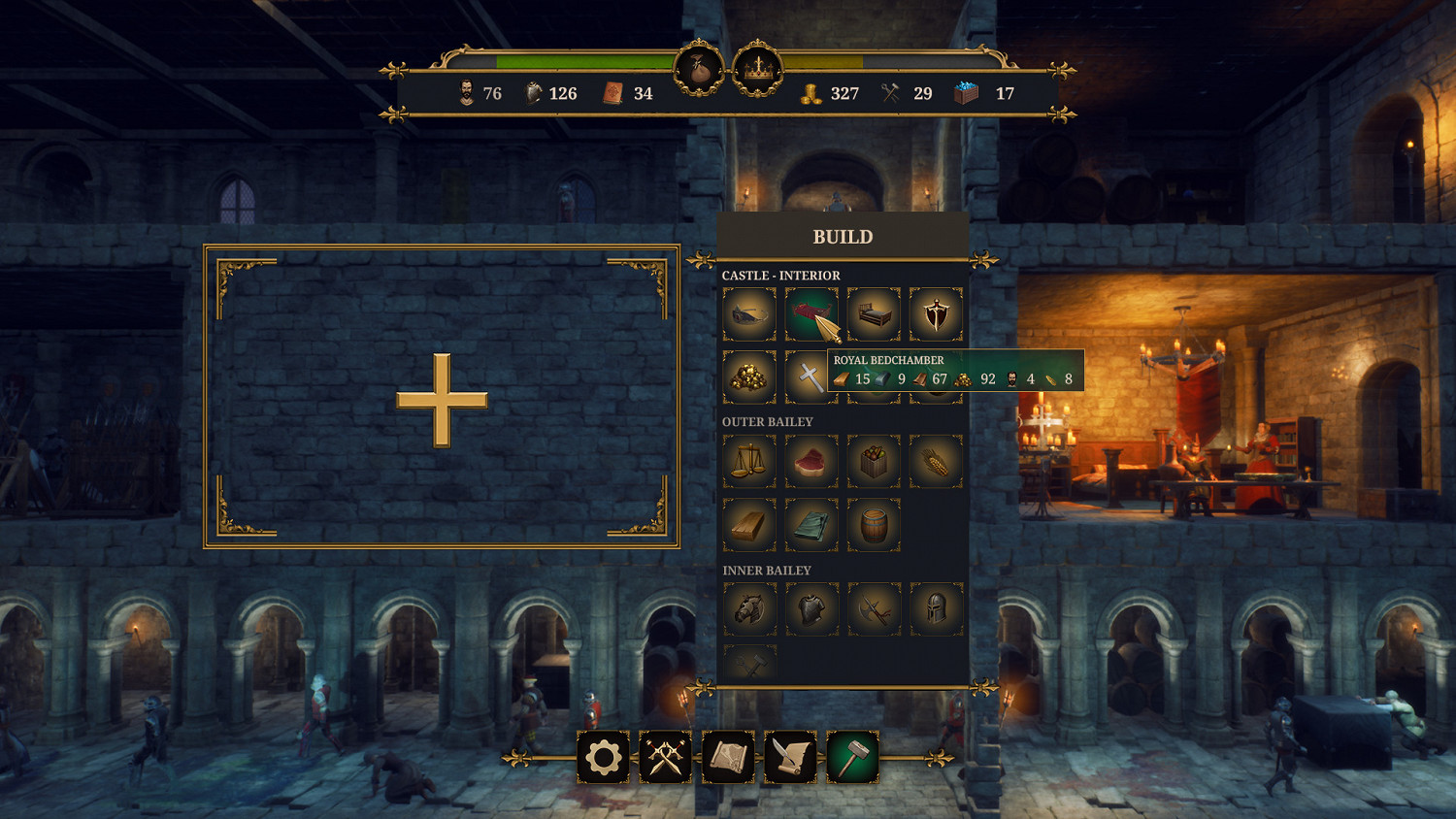The height and width of the screenshot is (819, 1456).
Task: Select the horse head icon in Inner Bailey
Action: click(x=748, y=610)
